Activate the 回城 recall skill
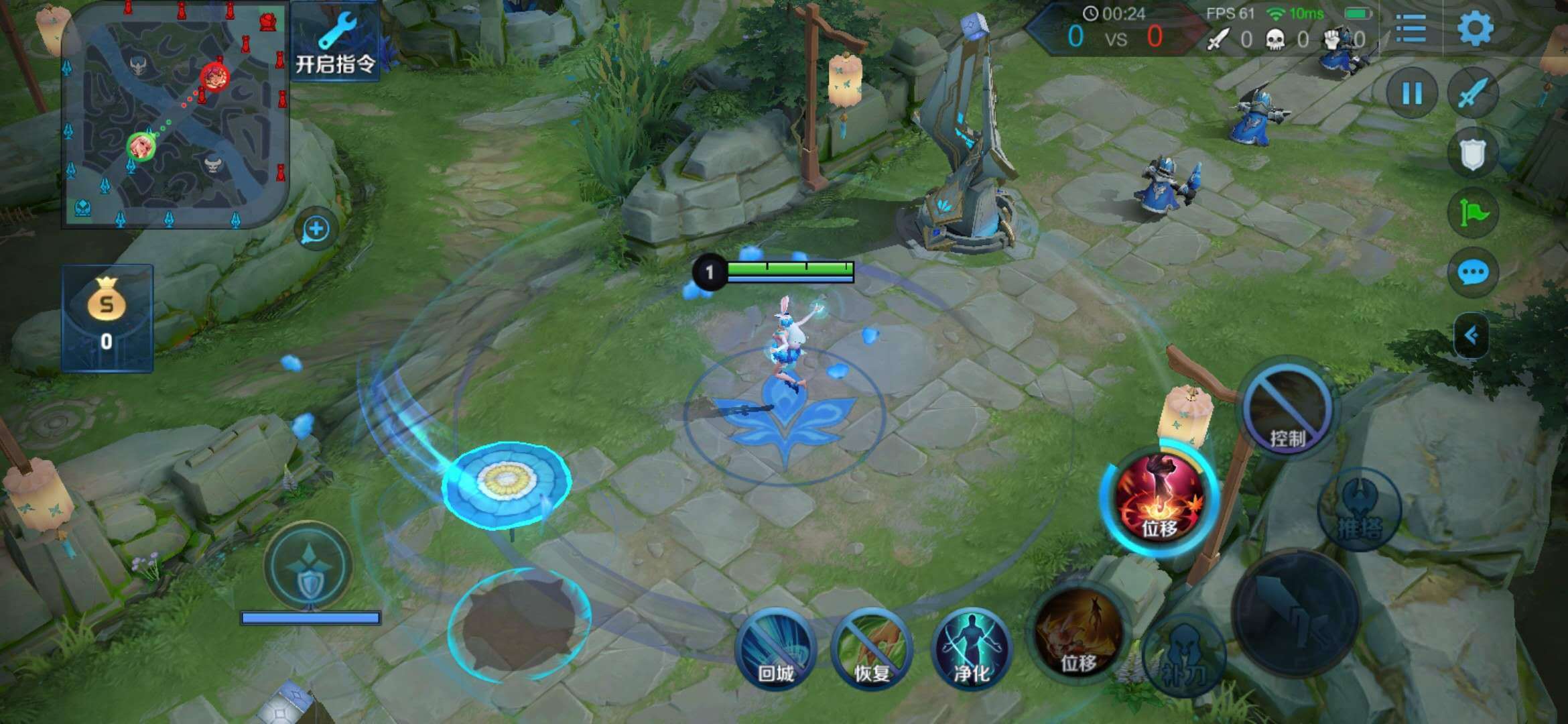The height and width of the screenshot is (724, 1568). click(775, 648)
